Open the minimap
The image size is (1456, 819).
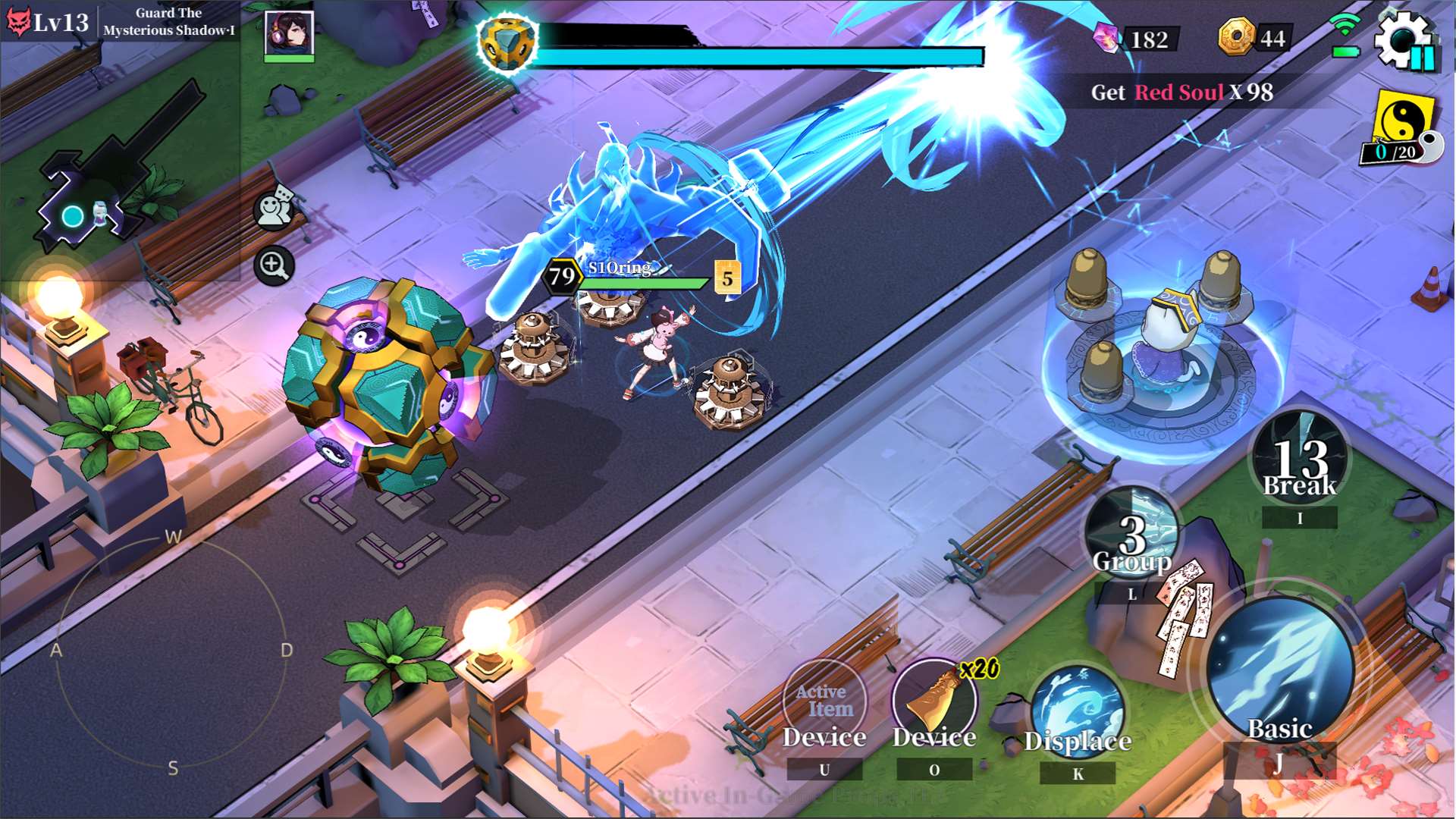point(99,174)
